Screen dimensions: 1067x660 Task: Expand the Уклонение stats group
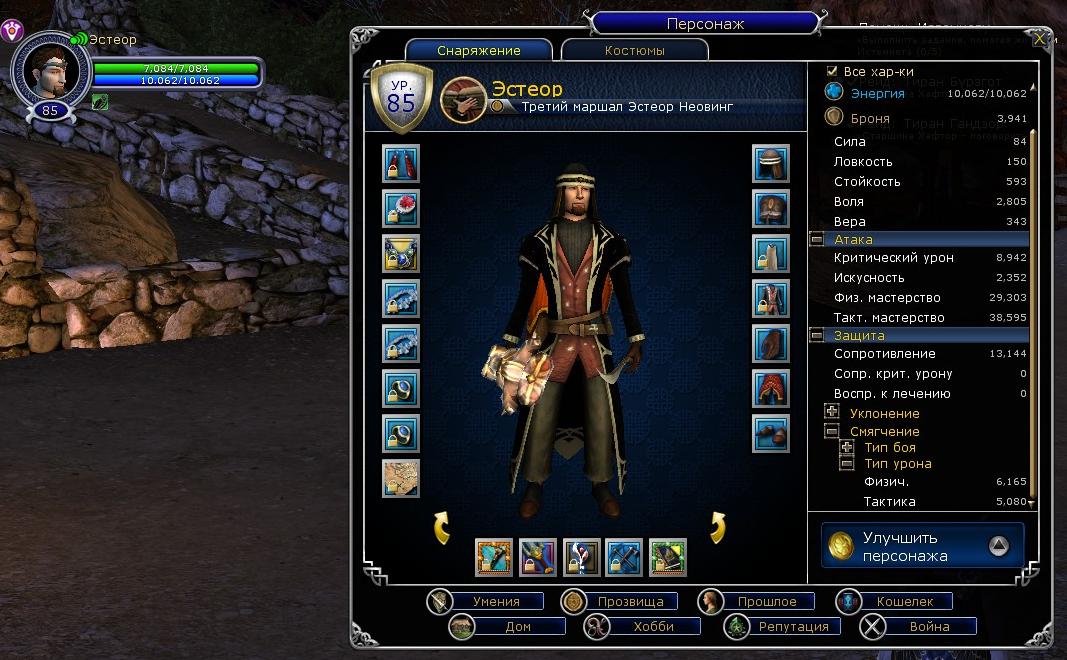point(831,412)
